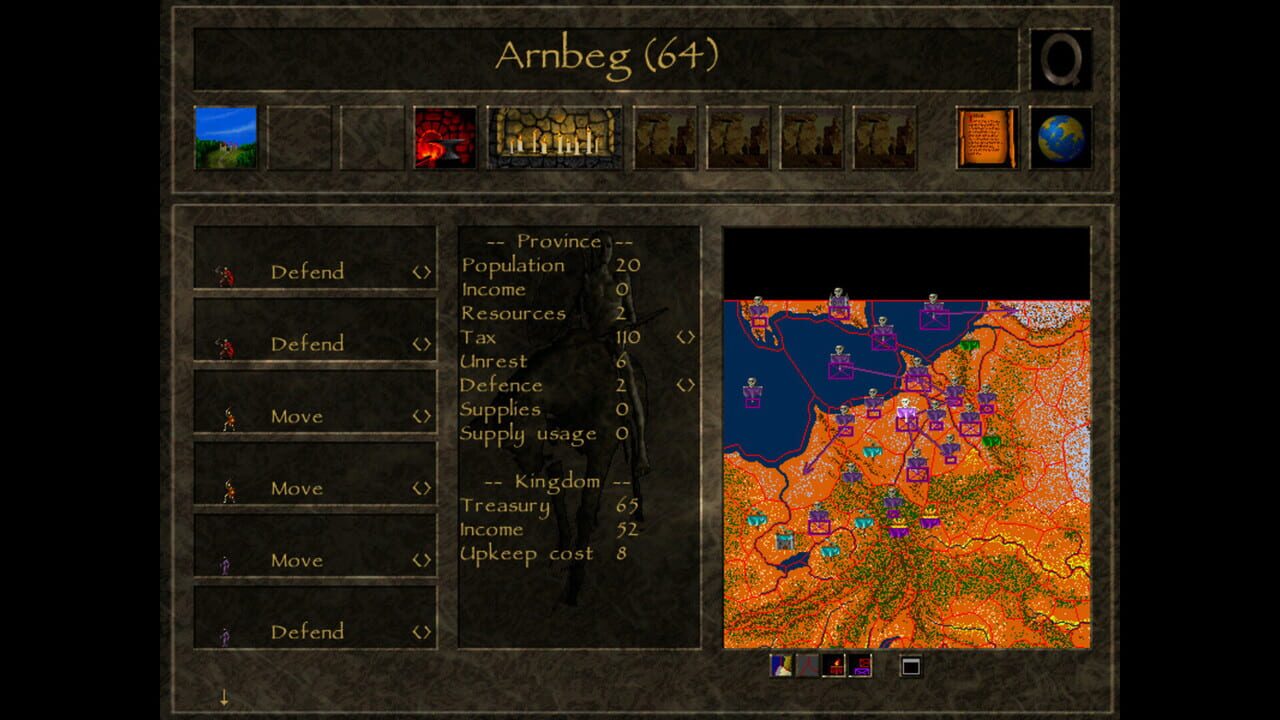Select the rightmost monument icon in the toolbar

pos(888,140)
